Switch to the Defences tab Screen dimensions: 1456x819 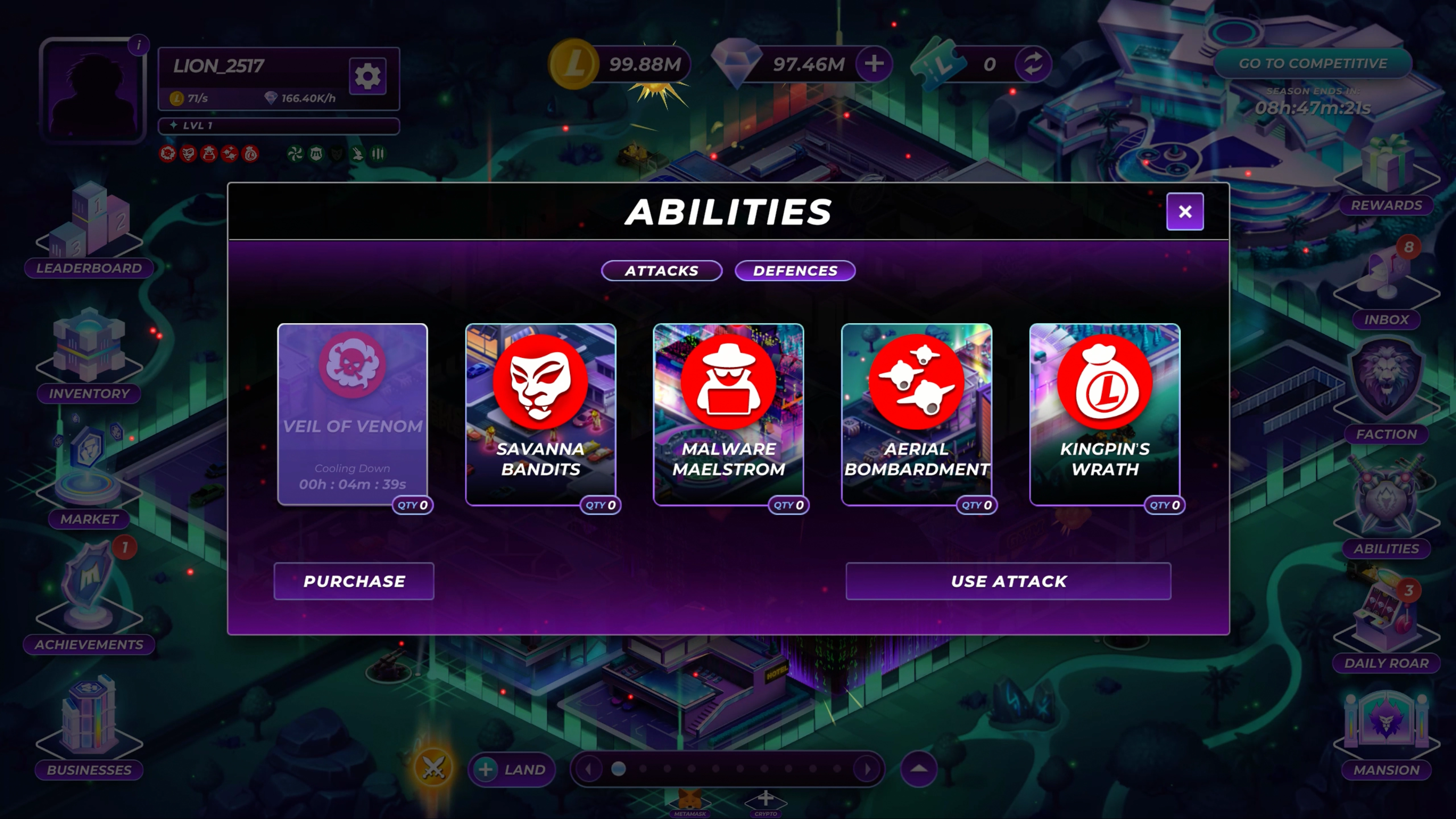pos(795,271)
